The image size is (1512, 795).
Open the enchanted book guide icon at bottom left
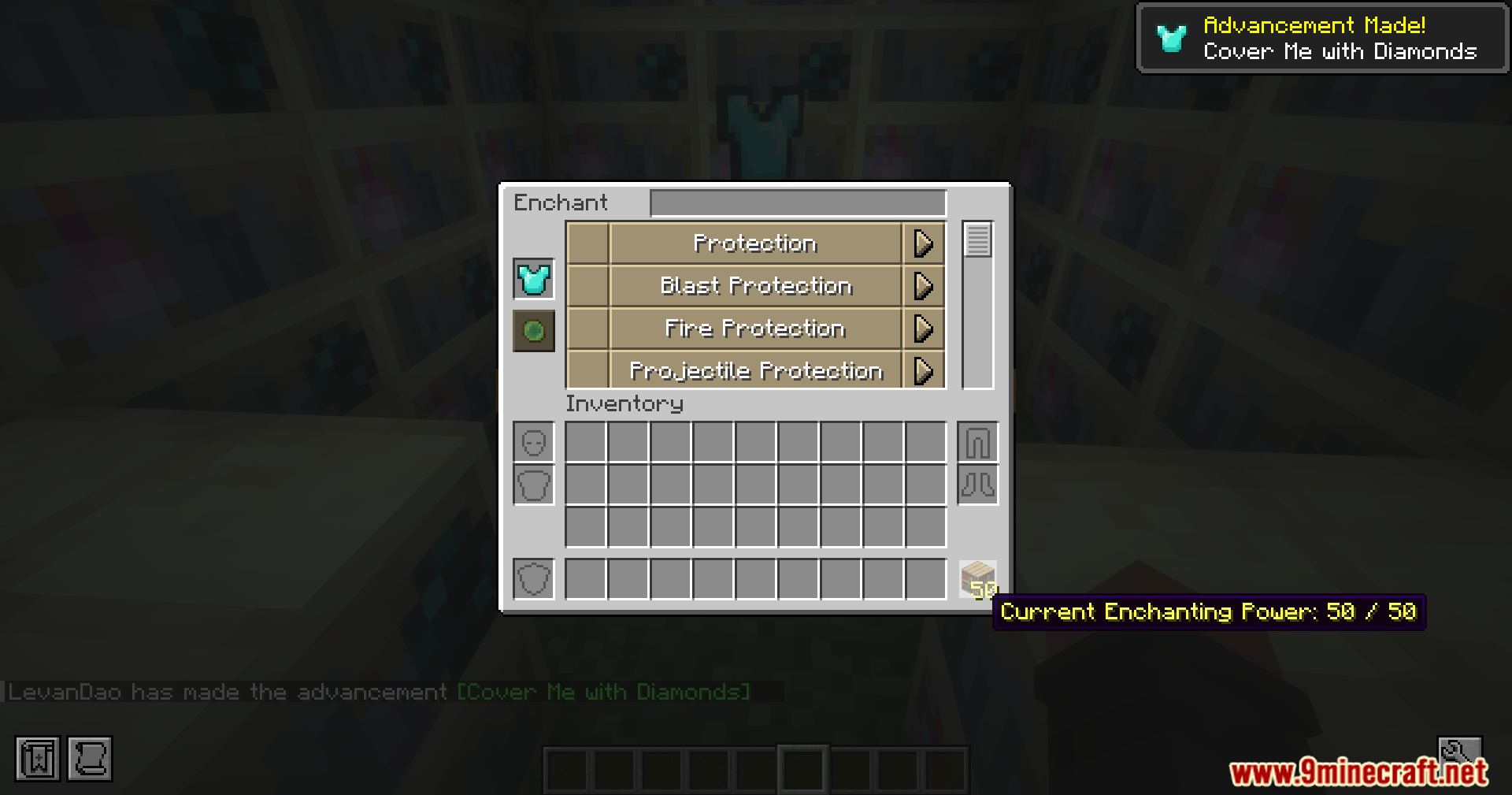click(x=36, y=758)
